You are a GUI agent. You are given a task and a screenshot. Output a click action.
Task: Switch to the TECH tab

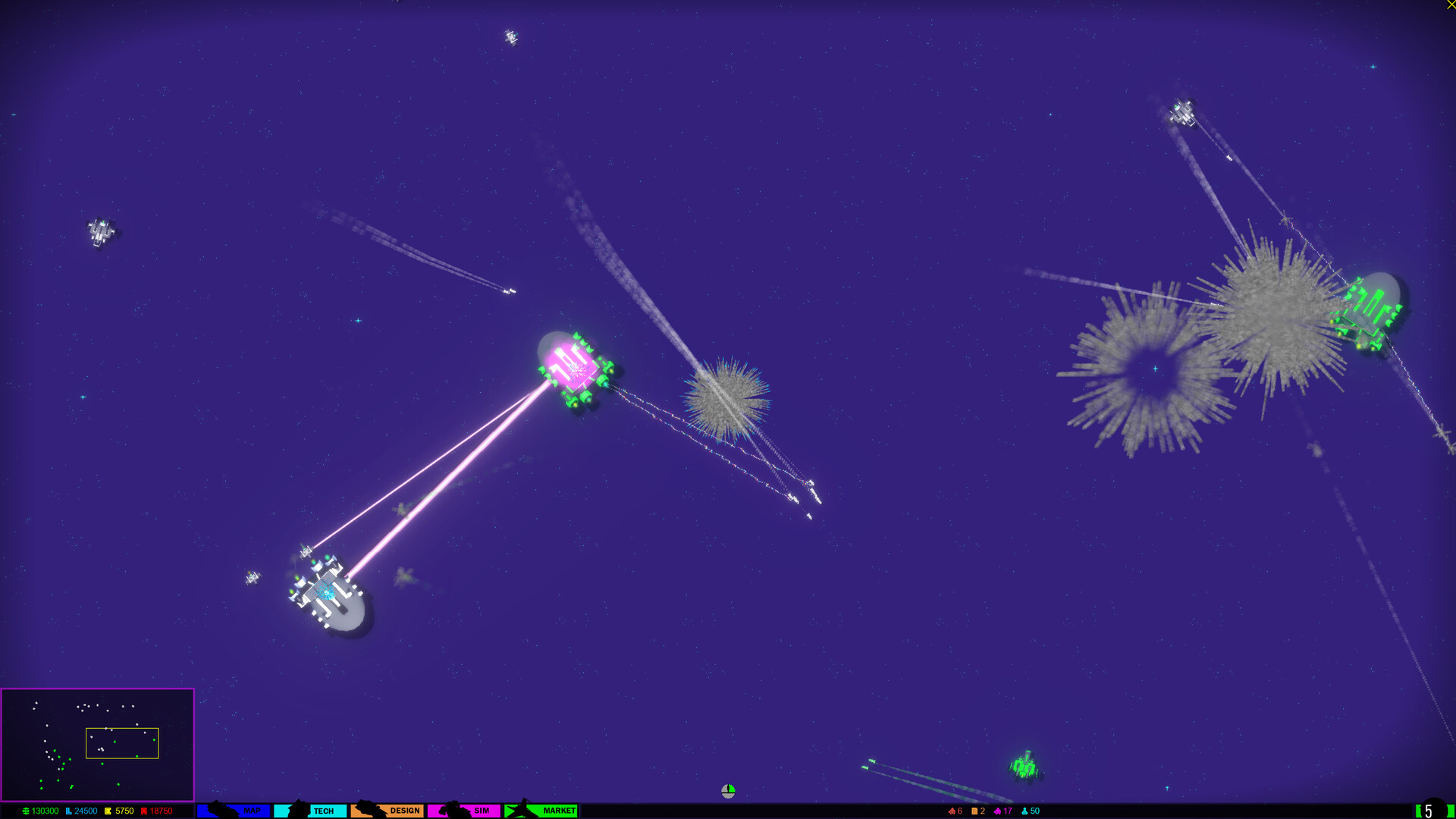click(322, 811)
